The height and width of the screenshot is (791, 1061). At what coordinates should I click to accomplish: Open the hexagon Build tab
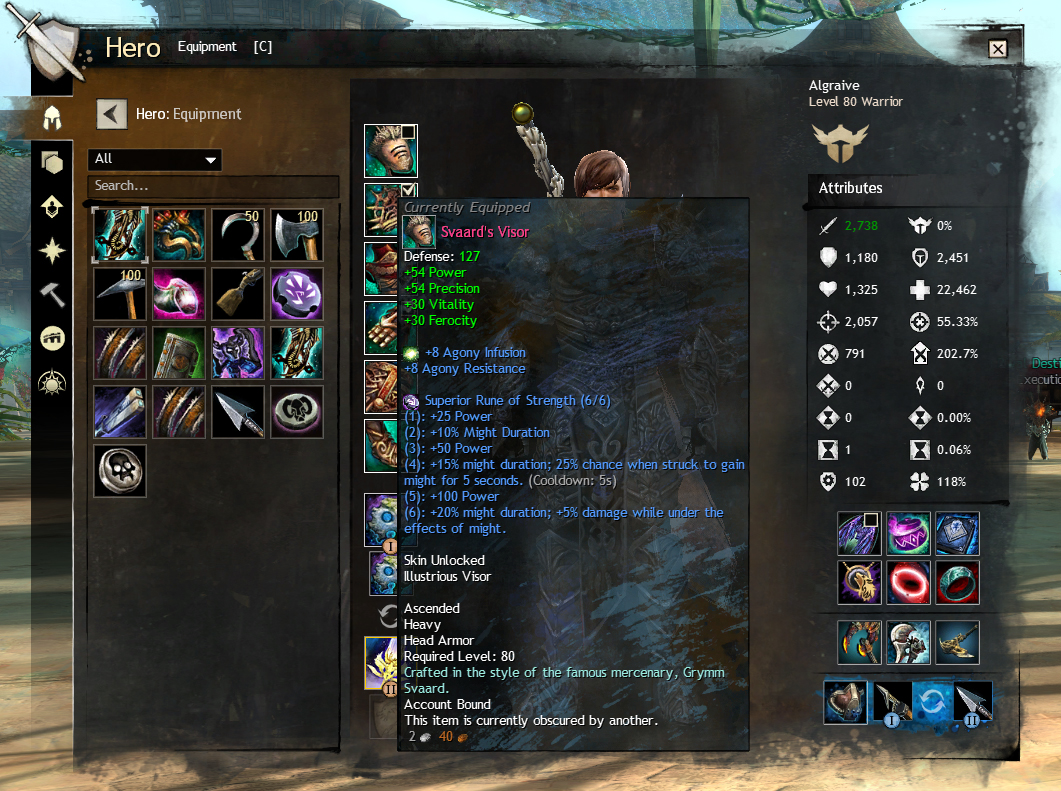pos(51,163)
